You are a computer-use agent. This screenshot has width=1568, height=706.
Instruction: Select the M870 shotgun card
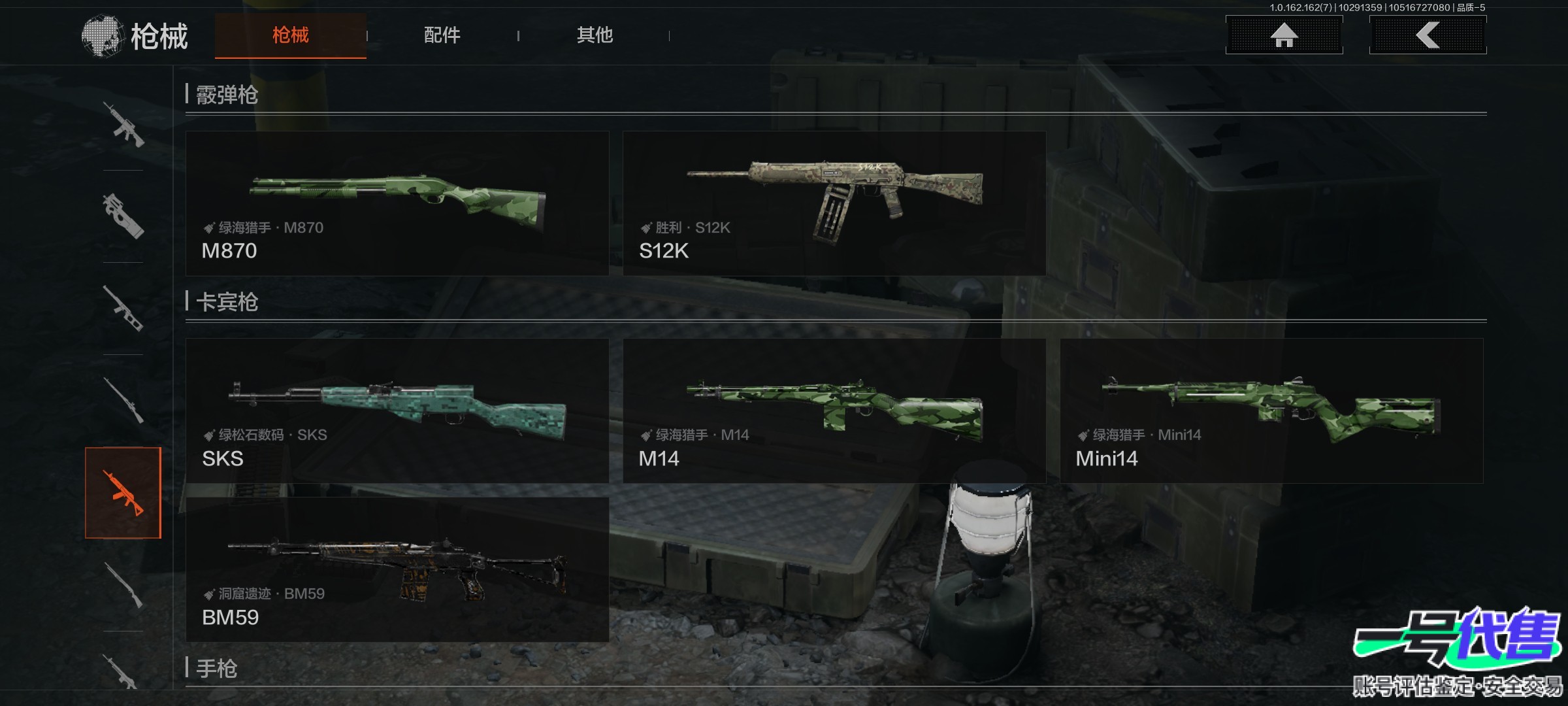coord(397,203)
